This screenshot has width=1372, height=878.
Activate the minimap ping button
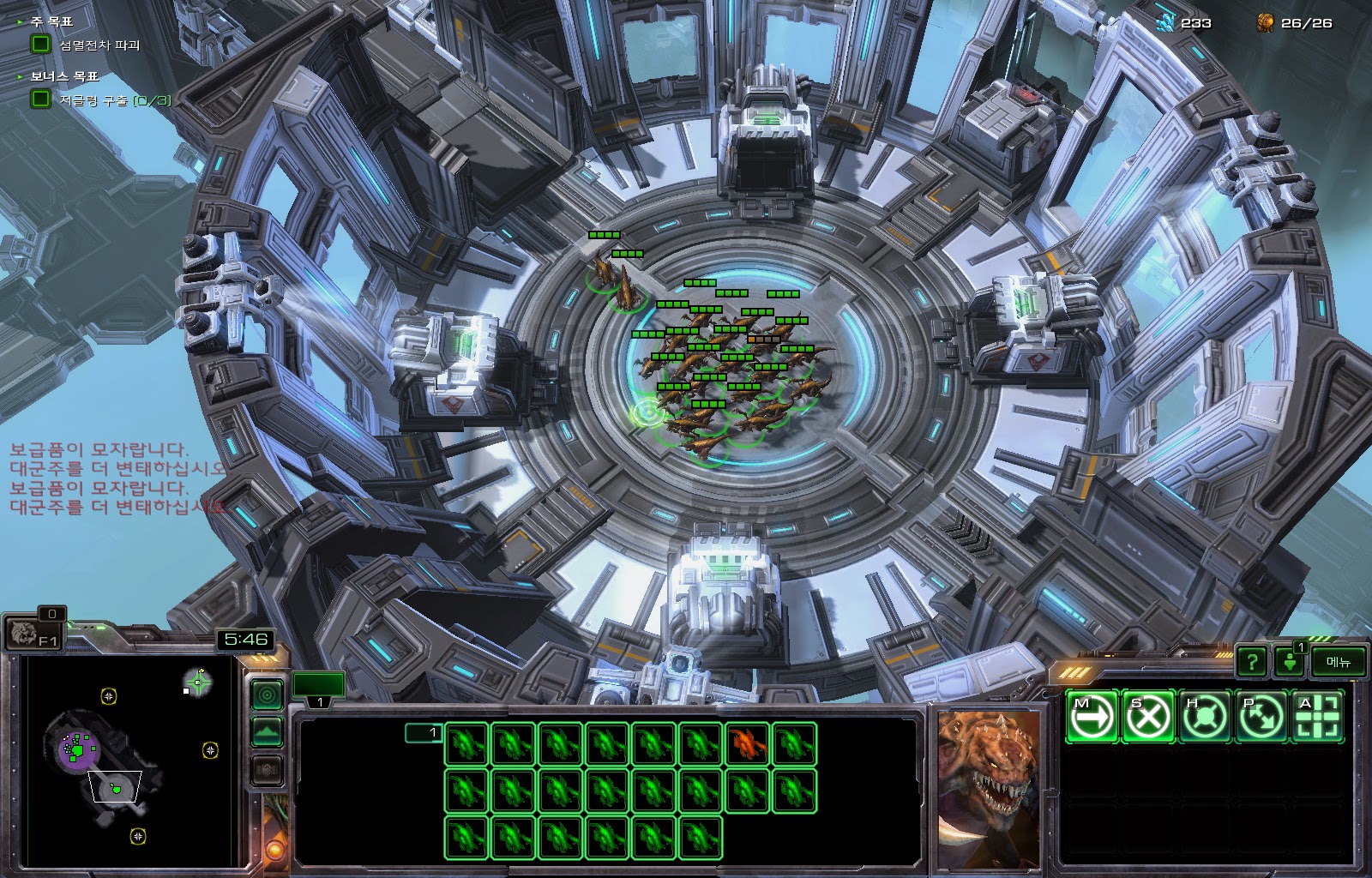coord(267,694)
